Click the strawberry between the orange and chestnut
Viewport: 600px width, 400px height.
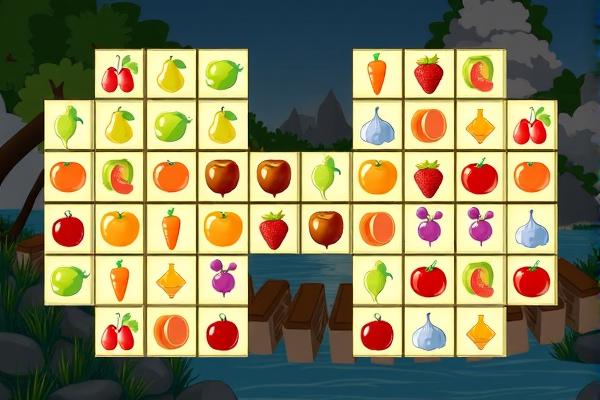point(274,228)
